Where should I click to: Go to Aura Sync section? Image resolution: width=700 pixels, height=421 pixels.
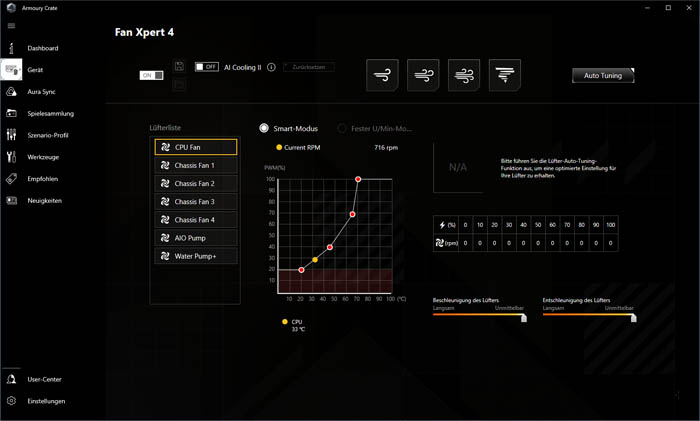click(41, 92)
